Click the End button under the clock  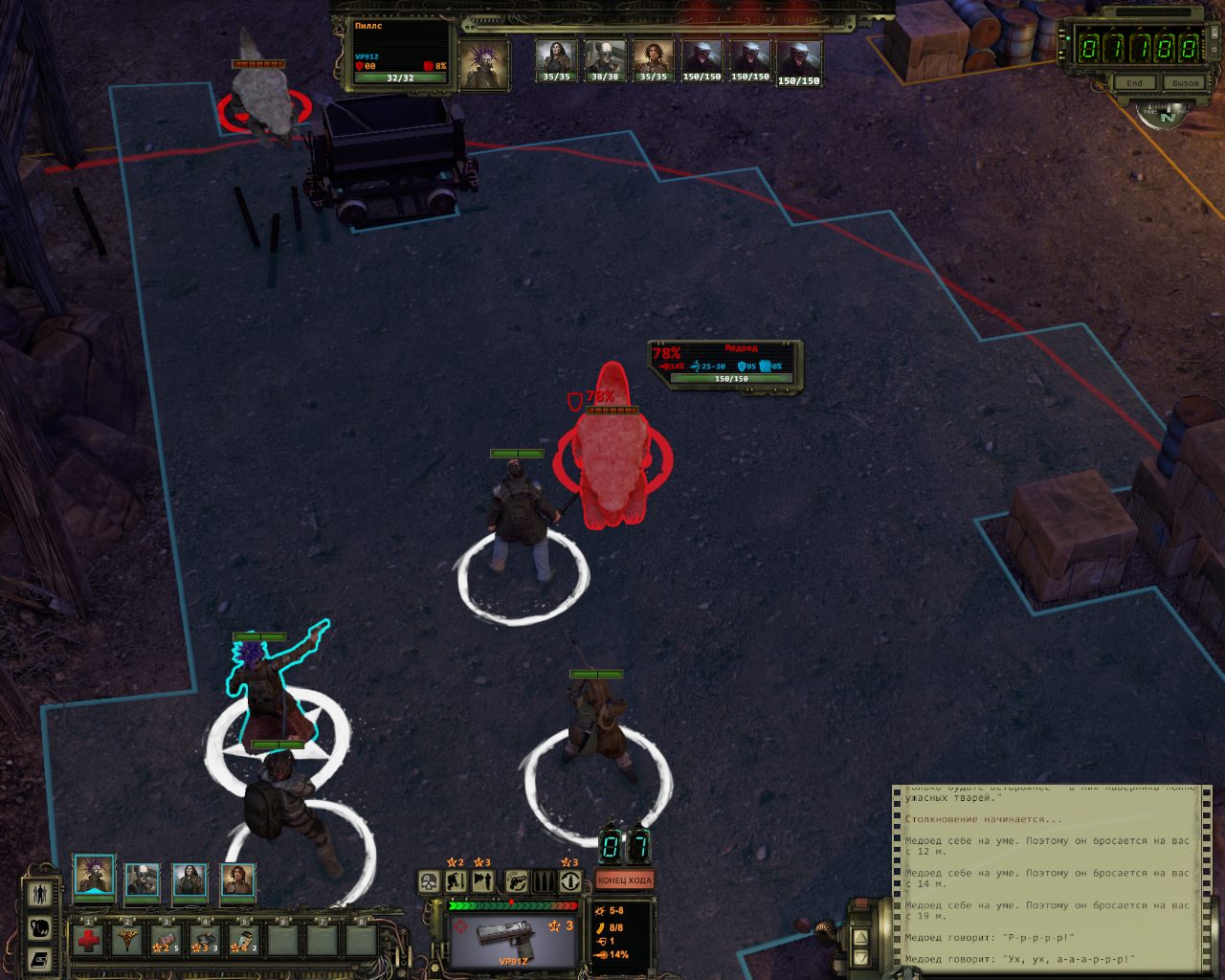[x=1134, y=83]
